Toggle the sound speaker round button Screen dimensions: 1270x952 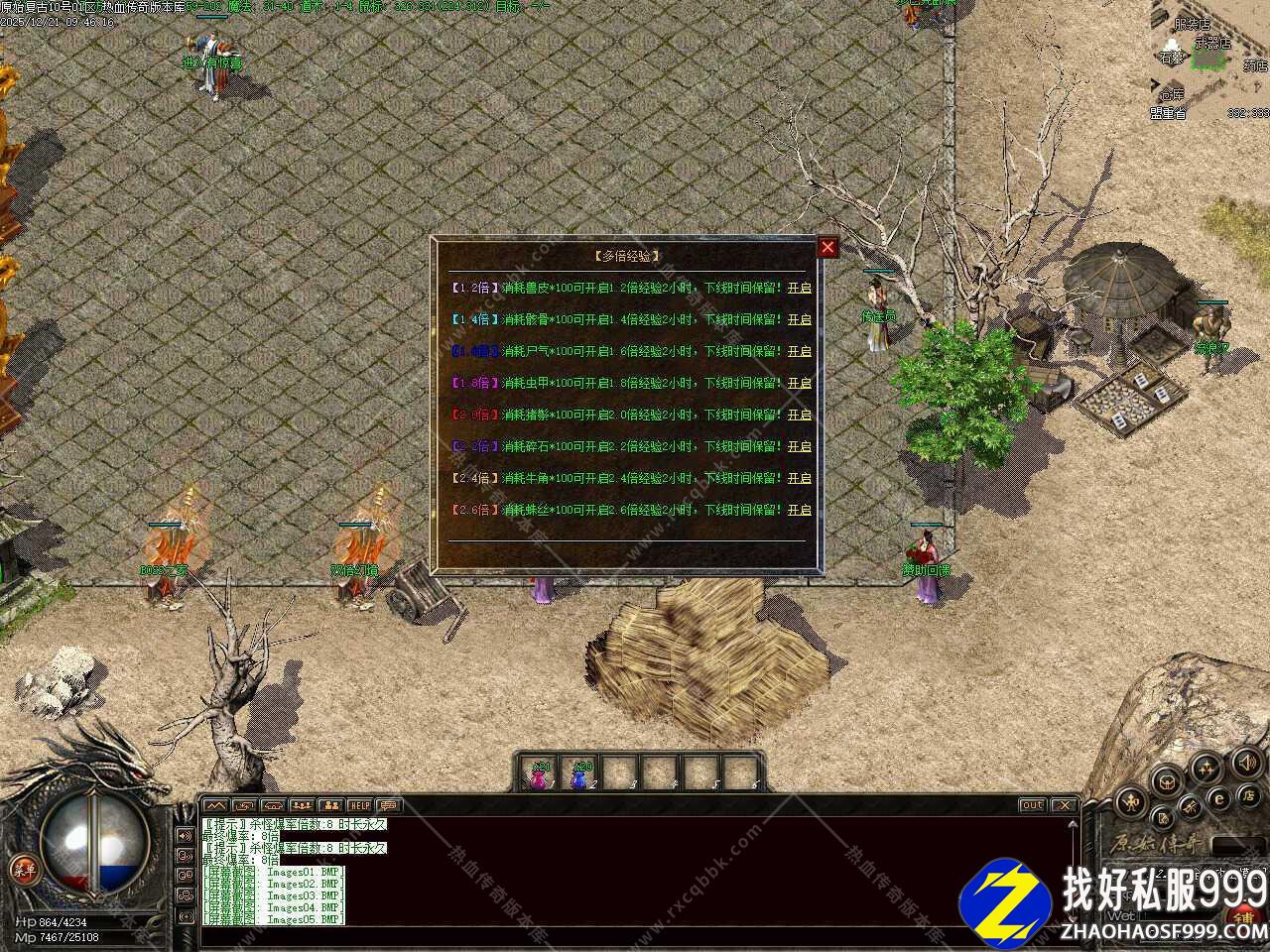[x=1246, y=763]
